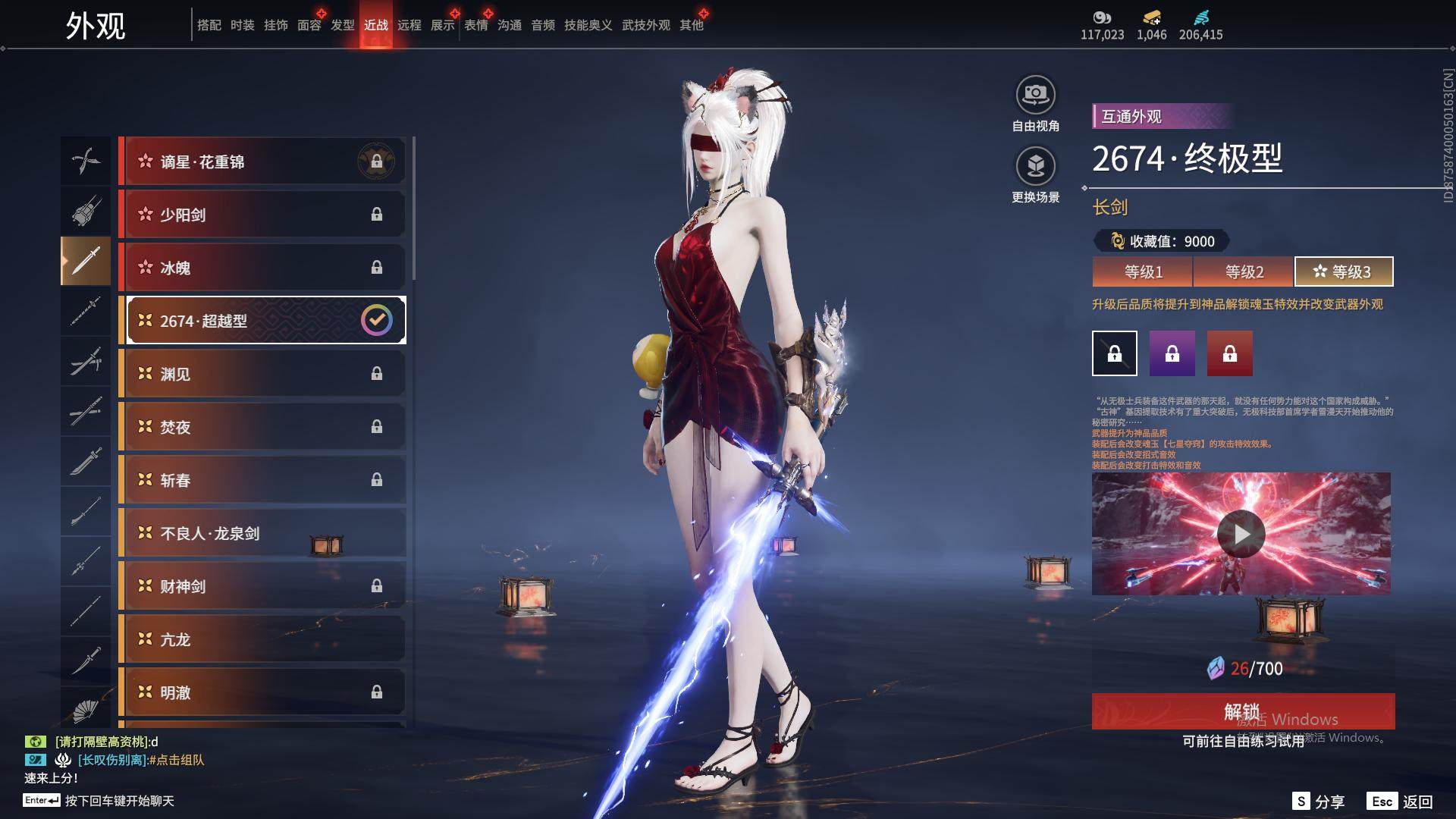1456x819 pixels.
Task: Switch to 等级1 skin level
Action: pyautogui.click(x=1143, y=271)
